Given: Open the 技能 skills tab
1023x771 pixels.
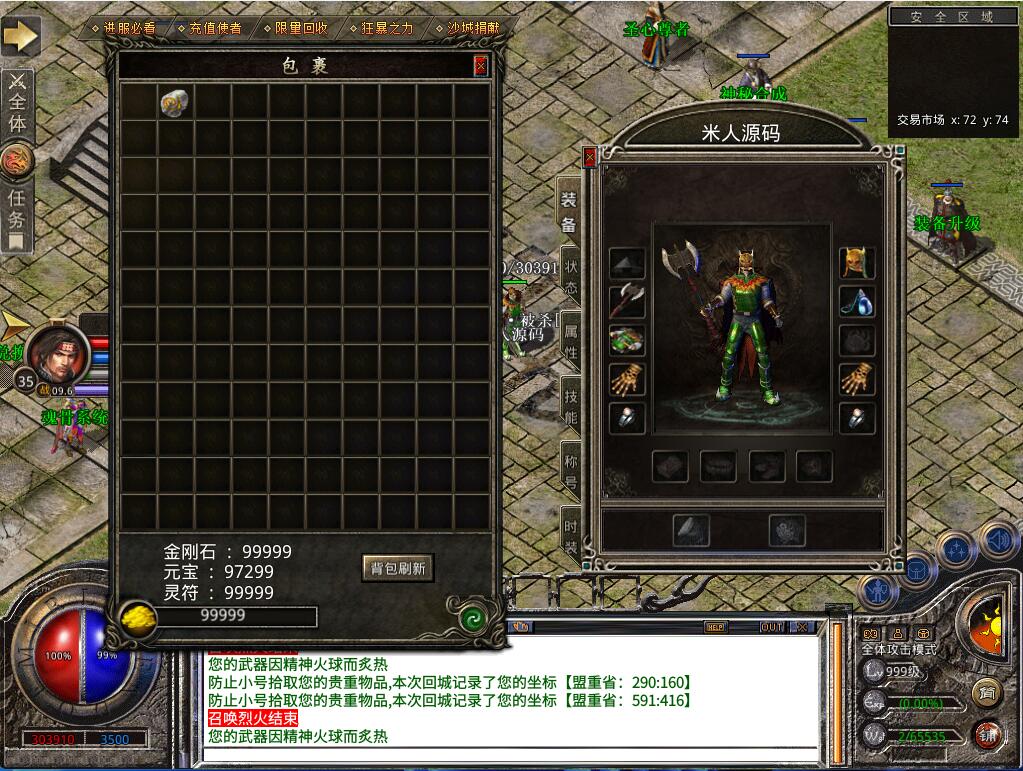Looking at the screenshot, I should [571, 403].
